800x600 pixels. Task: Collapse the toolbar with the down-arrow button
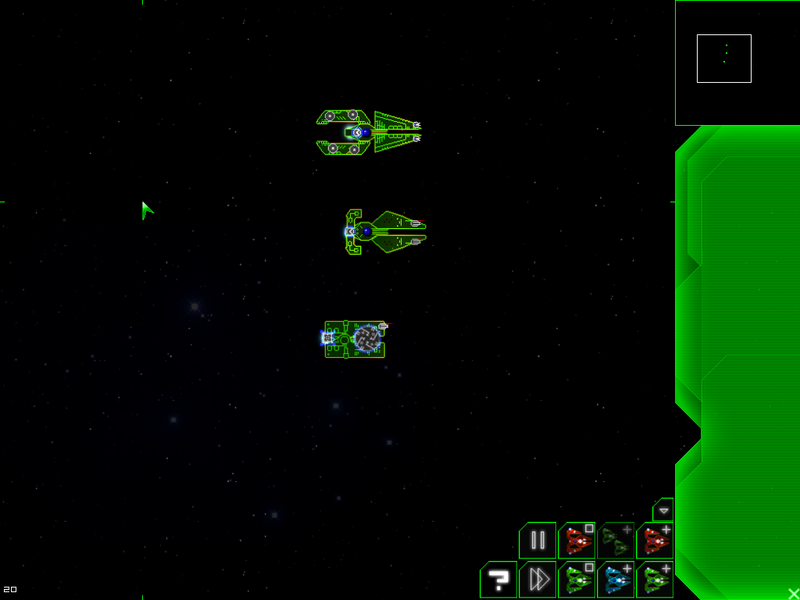coord(663,510)
